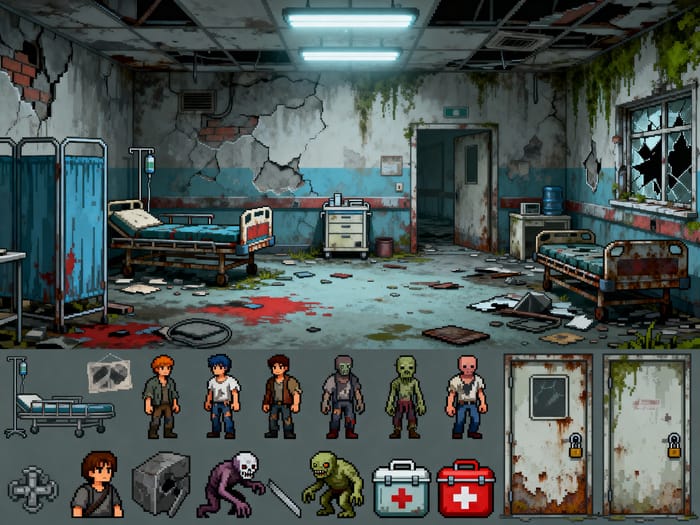Open the framed x-ray picture item
The height and width of the screenshot is (525, 700).
pos(109,375)
